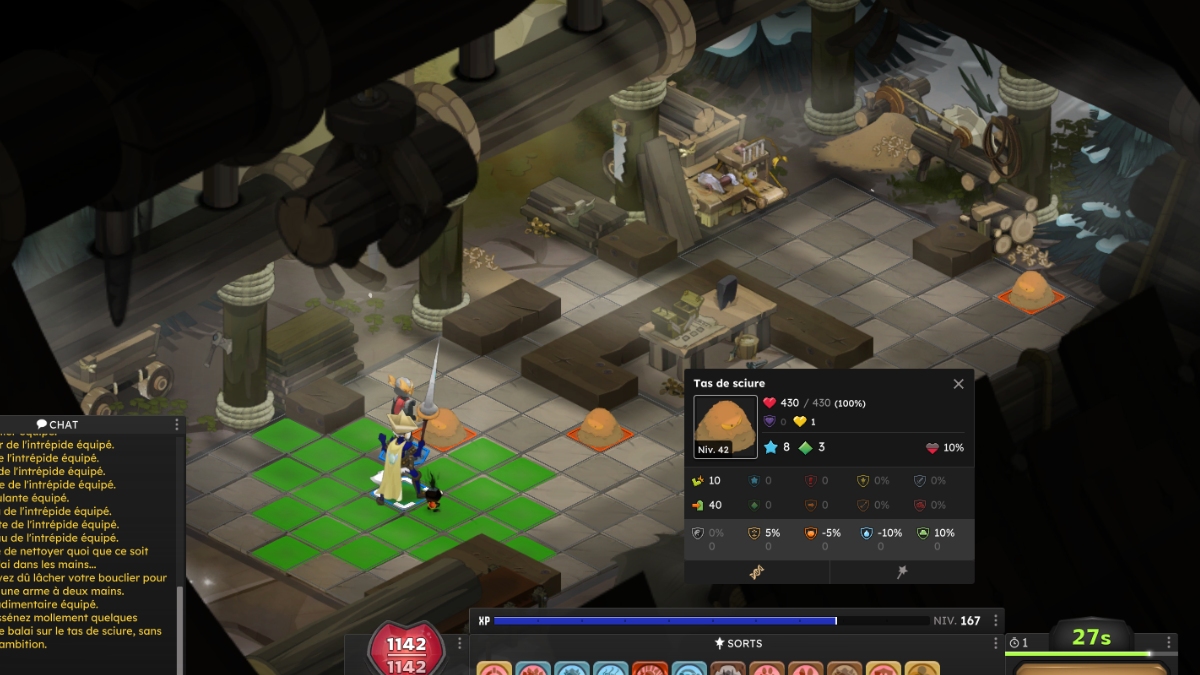Open the DNA helix tab in monster panel

pos(756,571)
